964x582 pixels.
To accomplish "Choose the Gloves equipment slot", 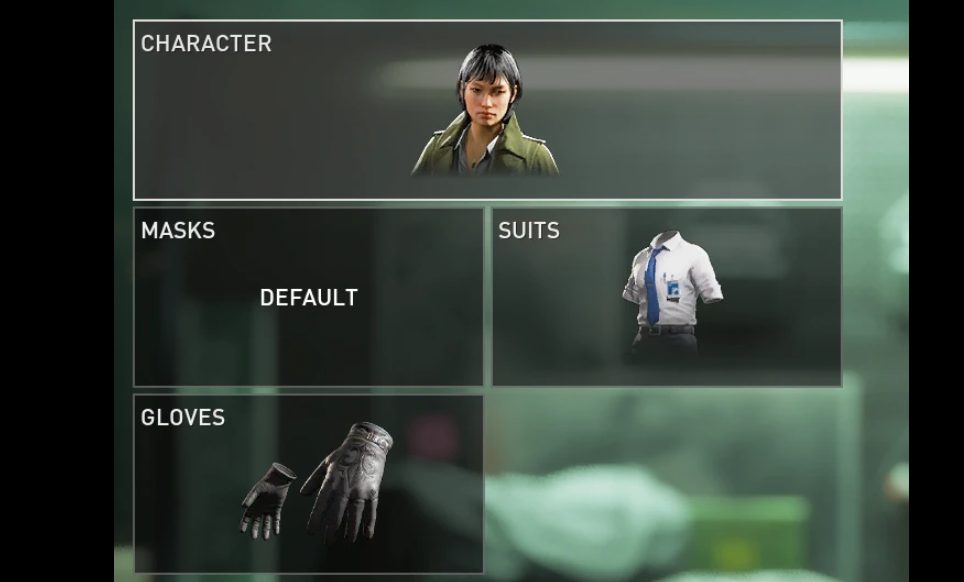I will [x=308, y=484].
